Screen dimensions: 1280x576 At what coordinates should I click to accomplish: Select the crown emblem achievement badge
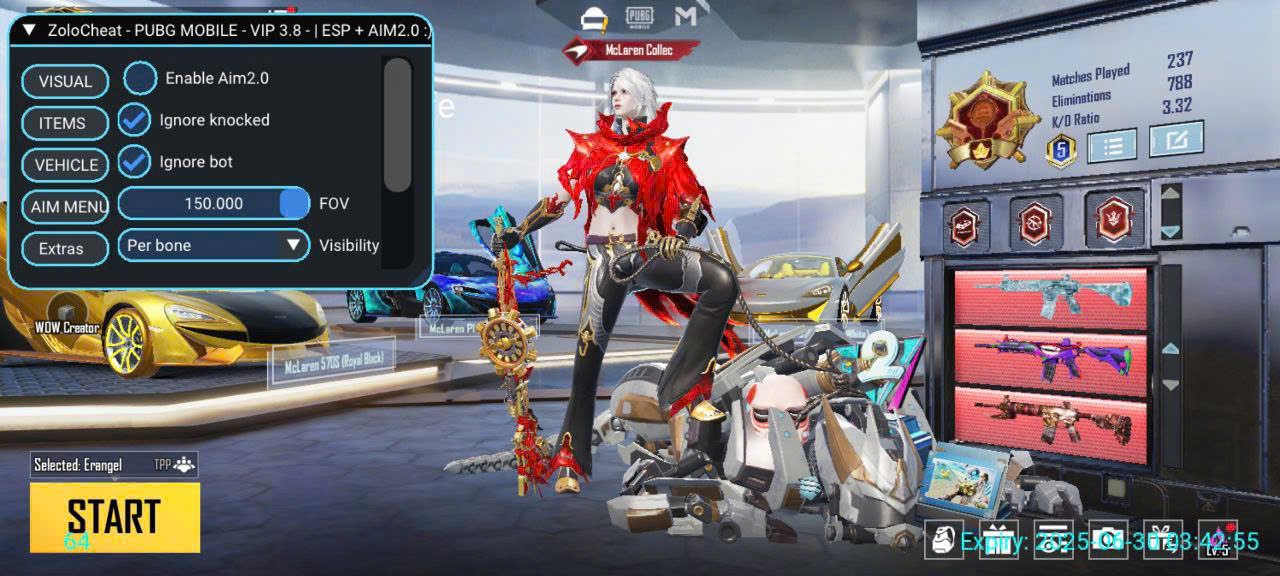tap(1114, 219)
